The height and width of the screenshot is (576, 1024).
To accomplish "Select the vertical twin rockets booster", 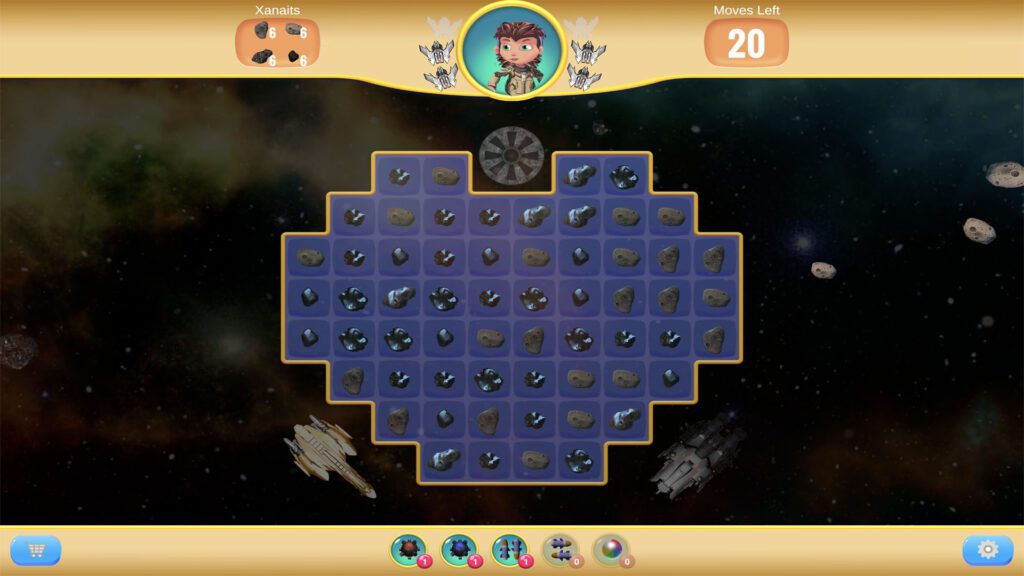I will click(x=508, y=549).
